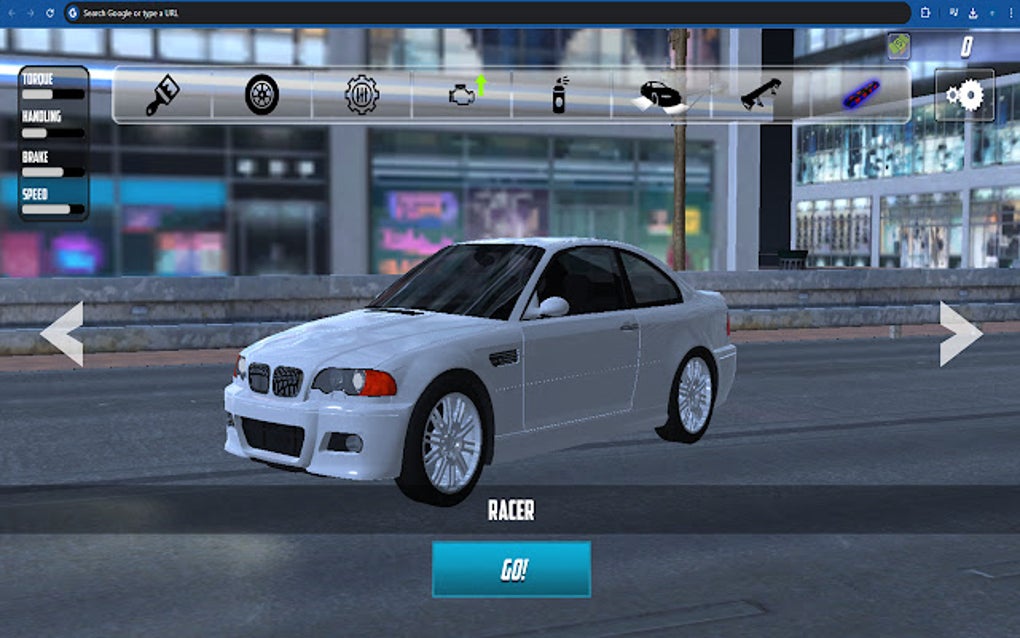Select the wheel rim customization
Viewport: 1020px width, 638px height.
click(262, 95)
